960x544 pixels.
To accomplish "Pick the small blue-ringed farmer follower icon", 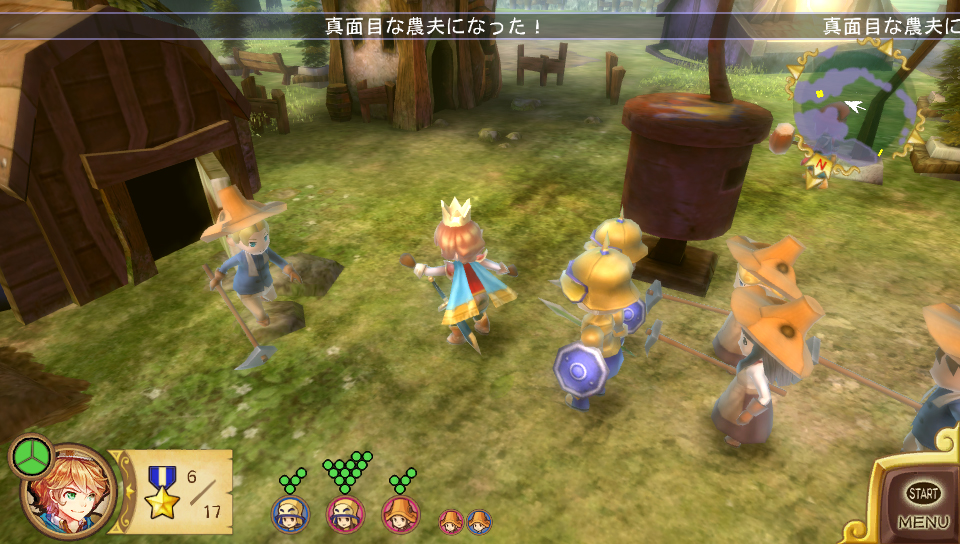I will 479,521.
